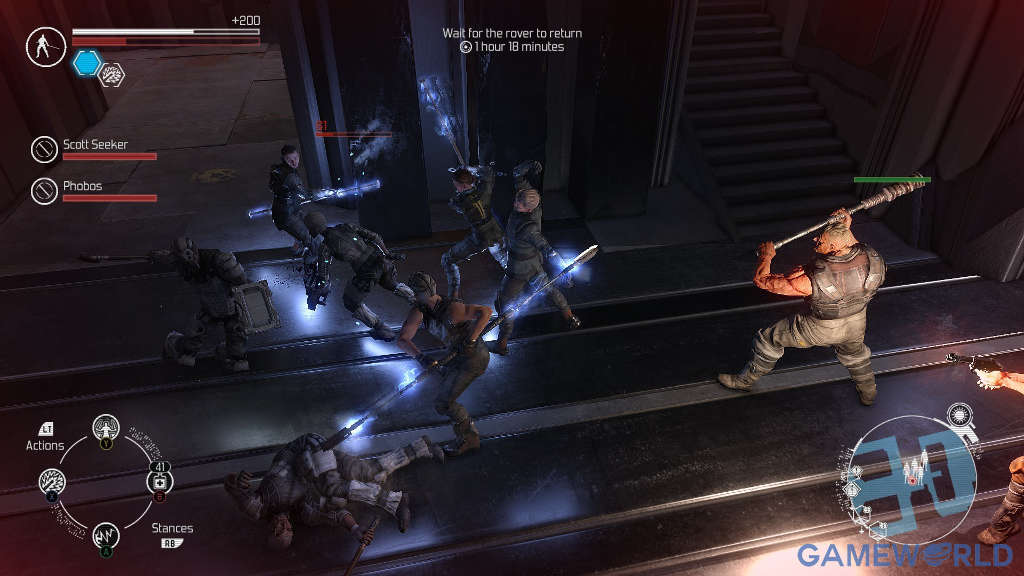Click the sun icon above the minimap
The height and width of the screenshot is (576, 1024).
(x=961, y=414)
